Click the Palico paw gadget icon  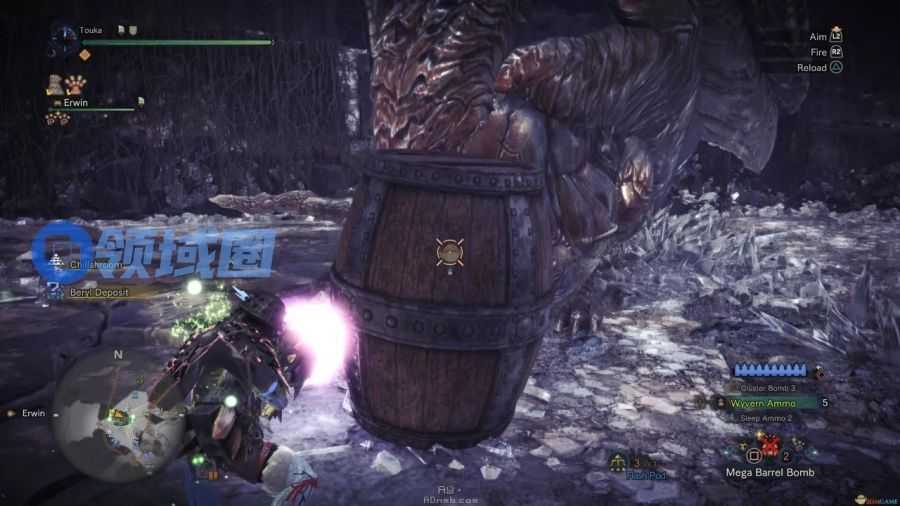[76, 84]
